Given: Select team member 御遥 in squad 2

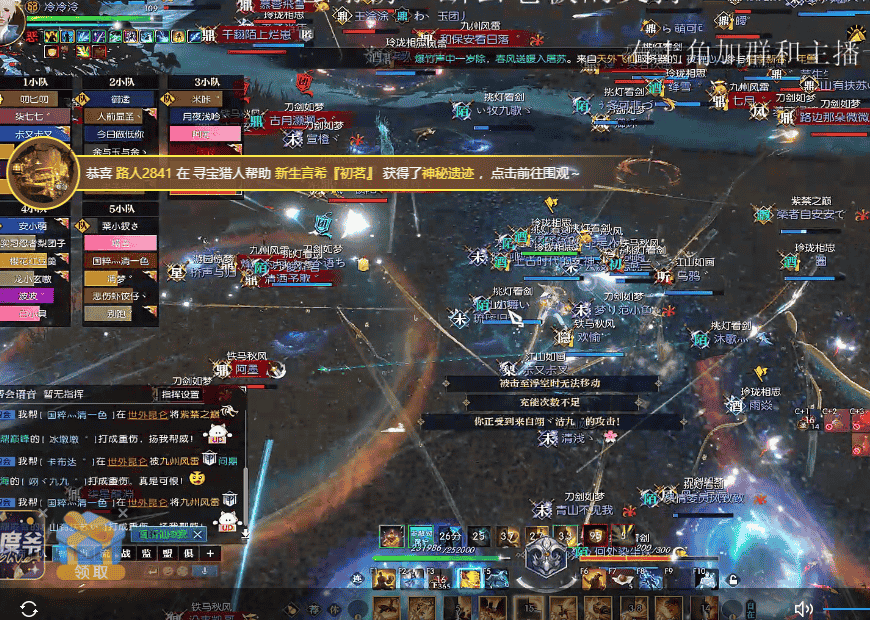Looking at the screenshot, I should (120, 99).
